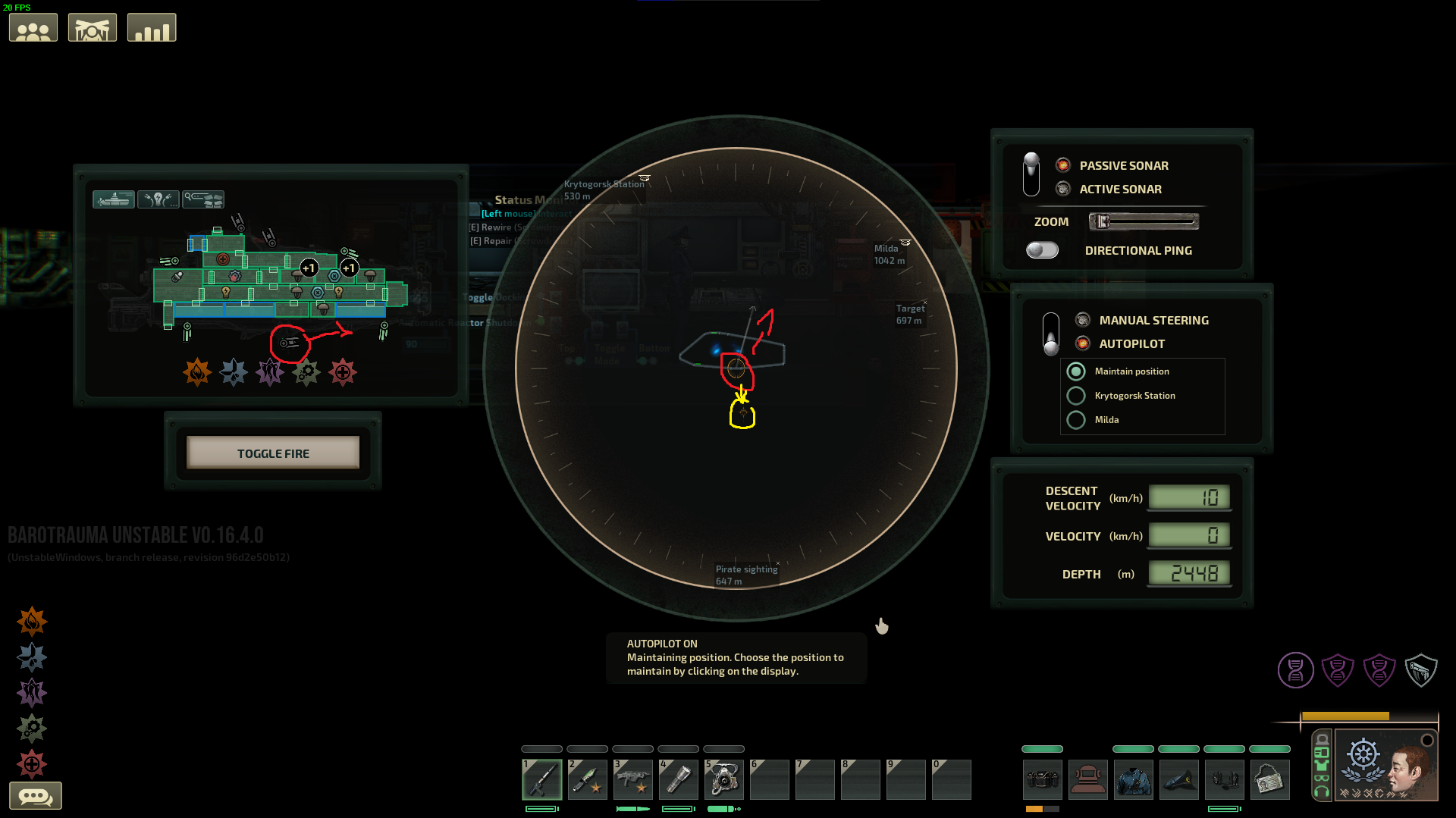Screen dimensions: 1456x818
Task: Open the crew list panel
Action: 33,27
